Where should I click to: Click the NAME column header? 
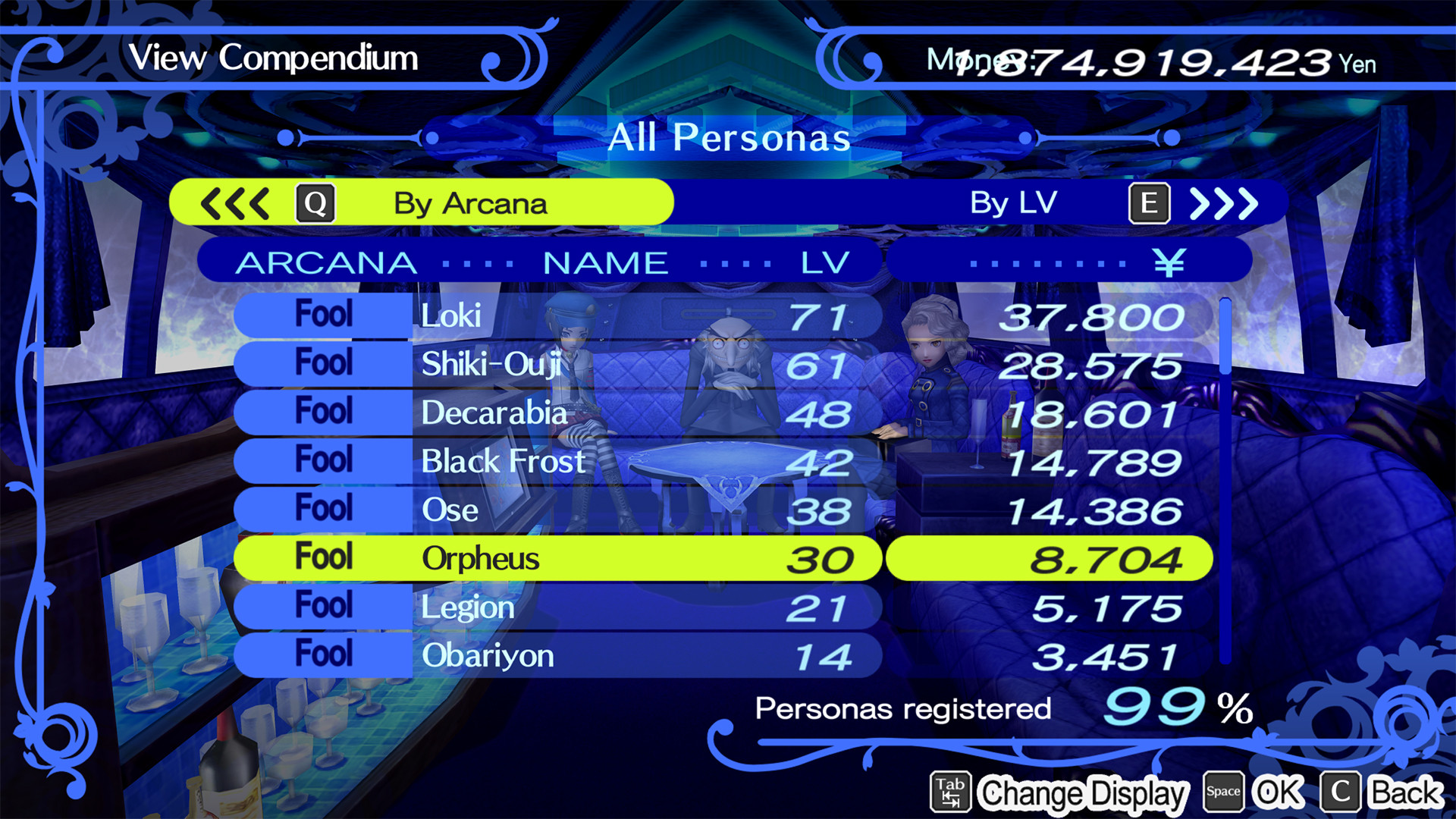603,261
